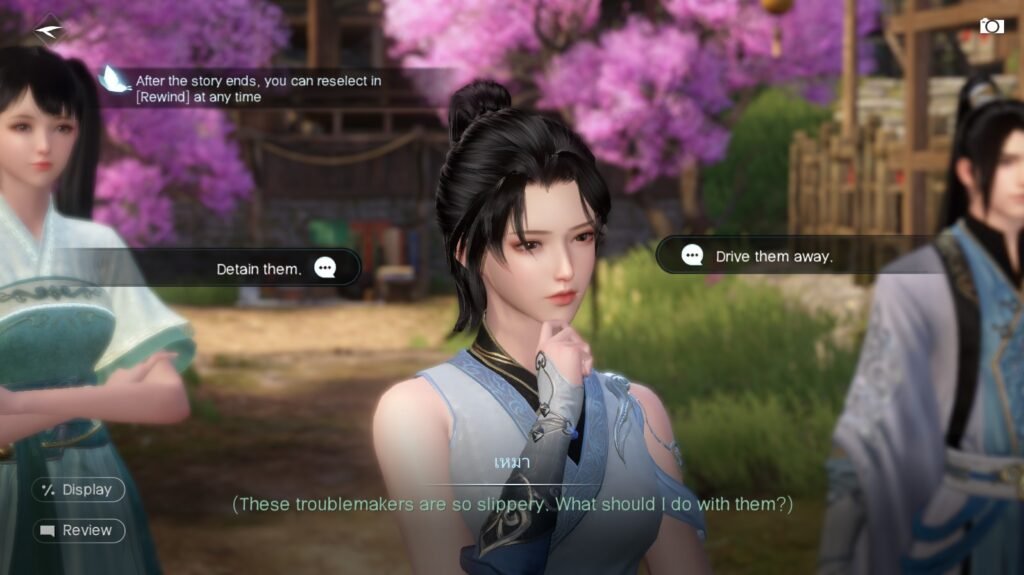Open the dialogue Review log
This screenshot has height=575, width=1024.
(78, 531)
